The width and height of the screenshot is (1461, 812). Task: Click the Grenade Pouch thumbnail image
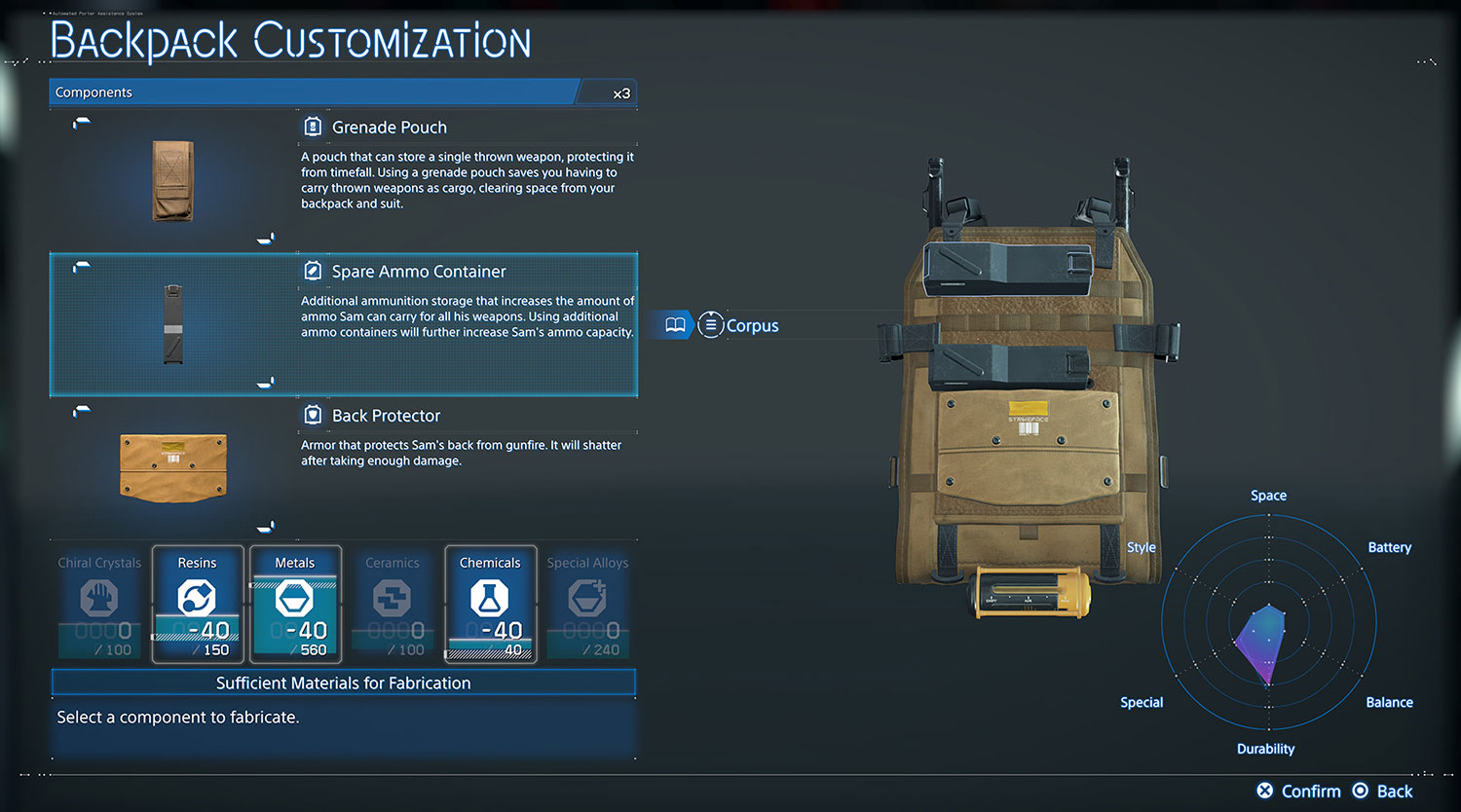173,181
